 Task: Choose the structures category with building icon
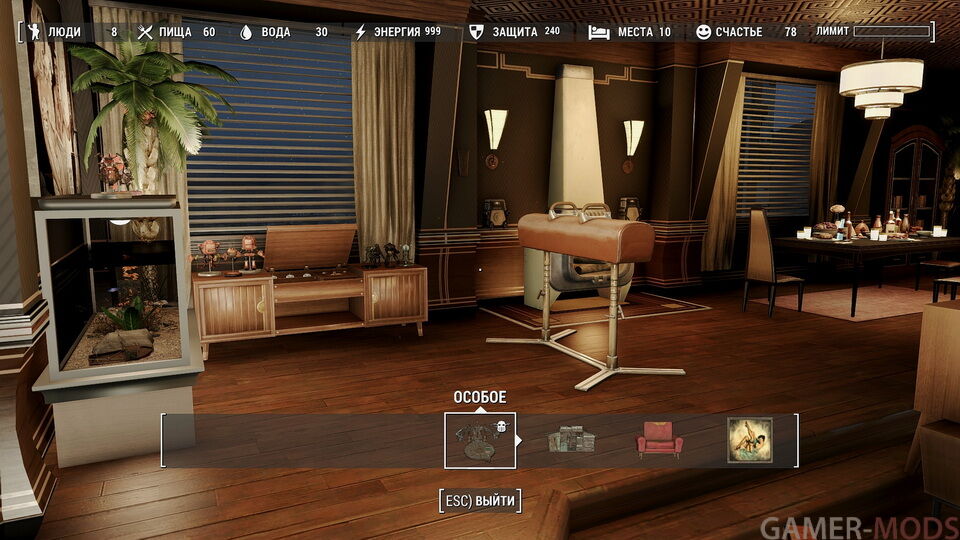point(570,440)
